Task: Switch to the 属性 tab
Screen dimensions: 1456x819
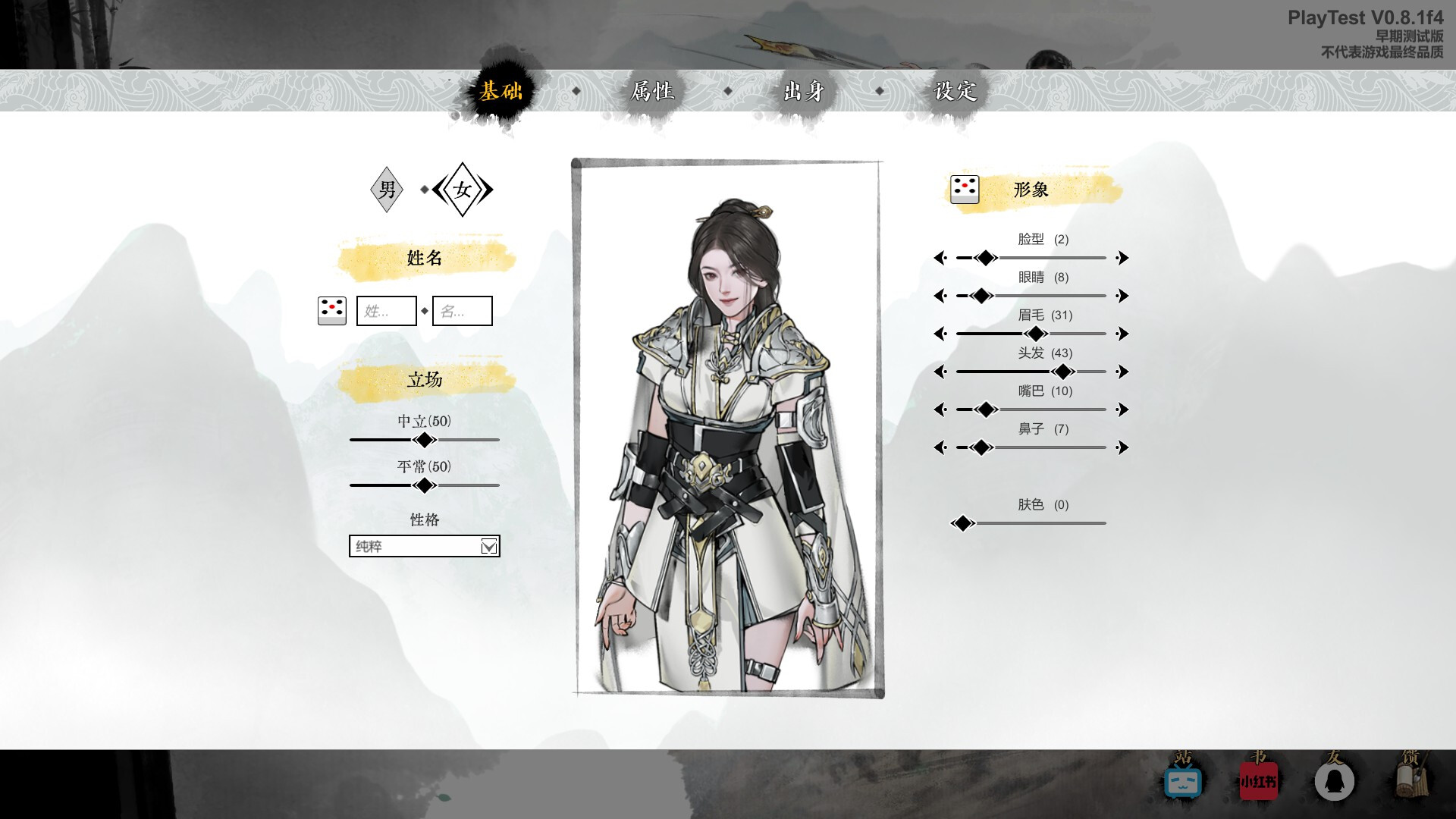Action: (654, 91)
